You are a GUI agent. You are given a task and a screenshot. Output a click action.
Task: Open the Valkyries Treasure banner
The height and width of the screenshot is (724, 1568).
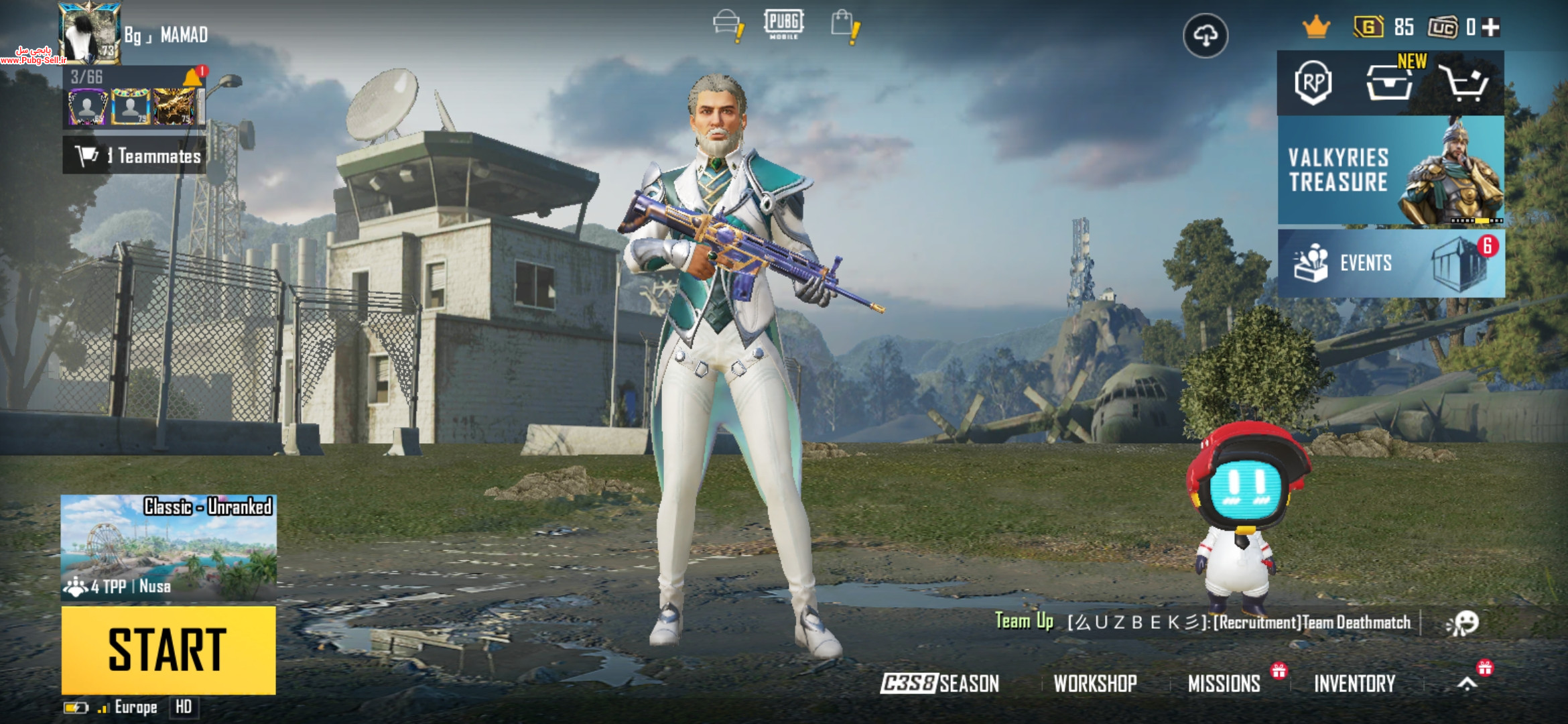coord(1390,170)
